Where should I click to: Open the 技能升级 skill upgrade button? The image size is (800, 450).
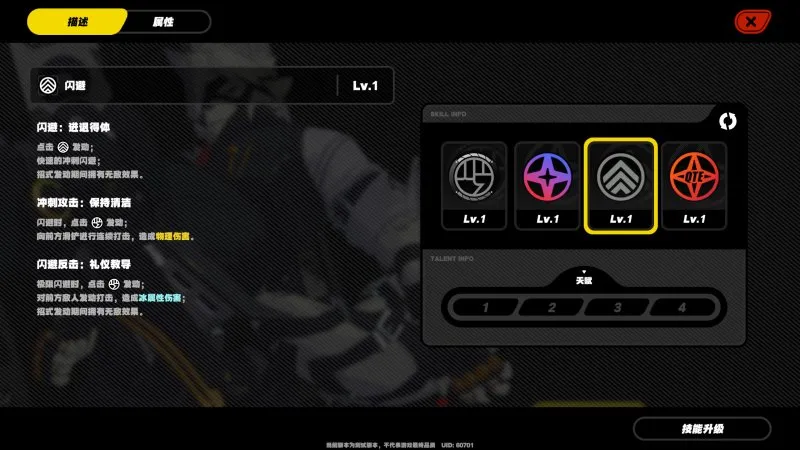point(702,429)
